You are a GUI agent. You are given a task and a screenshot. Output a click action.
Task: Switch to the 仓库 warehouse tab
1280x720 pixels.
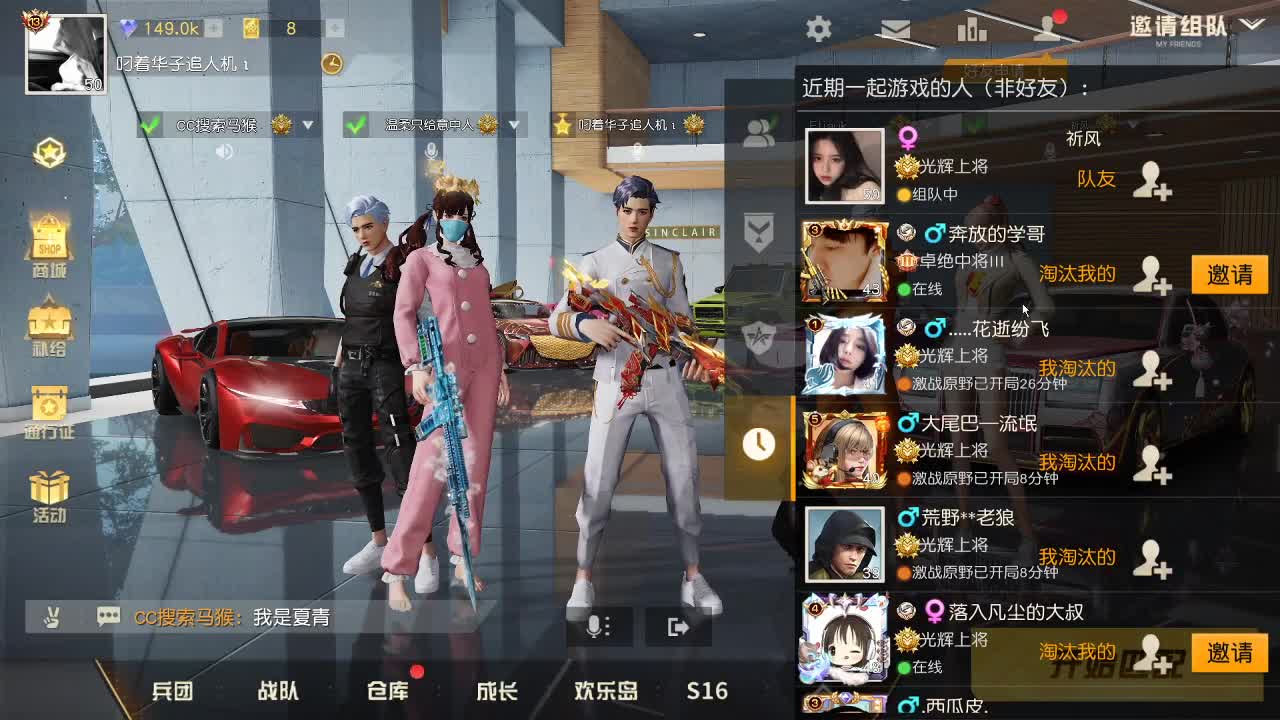coord(388,691)
